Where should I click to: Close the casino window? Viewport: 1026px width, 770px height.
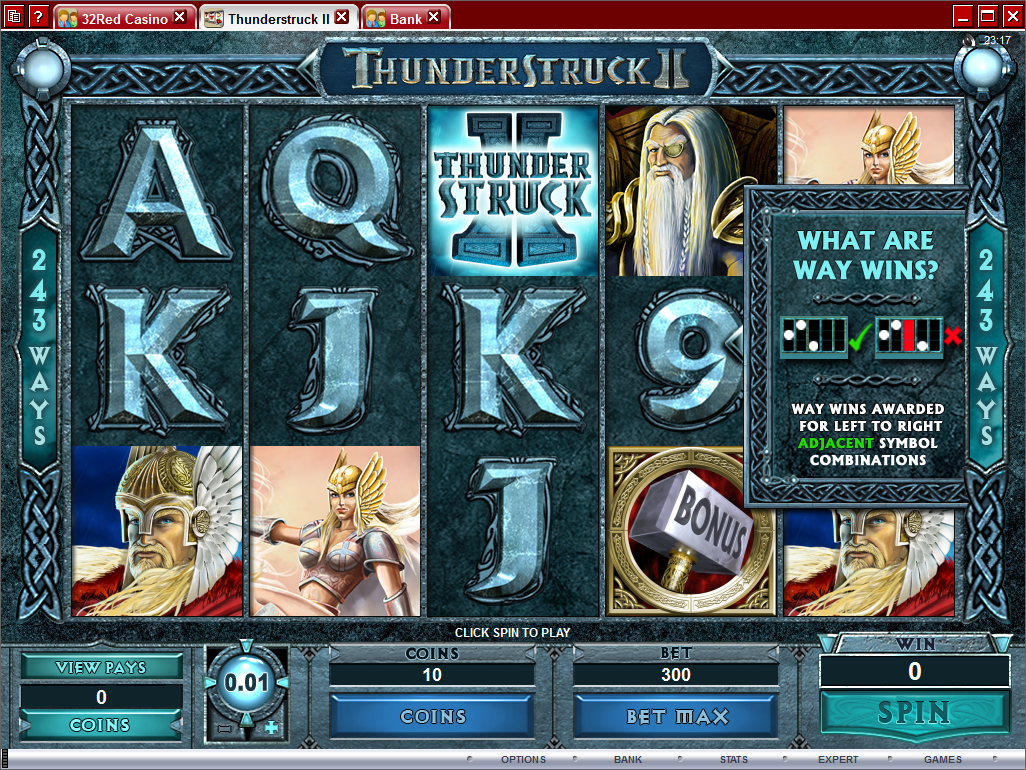[1011, 16]
